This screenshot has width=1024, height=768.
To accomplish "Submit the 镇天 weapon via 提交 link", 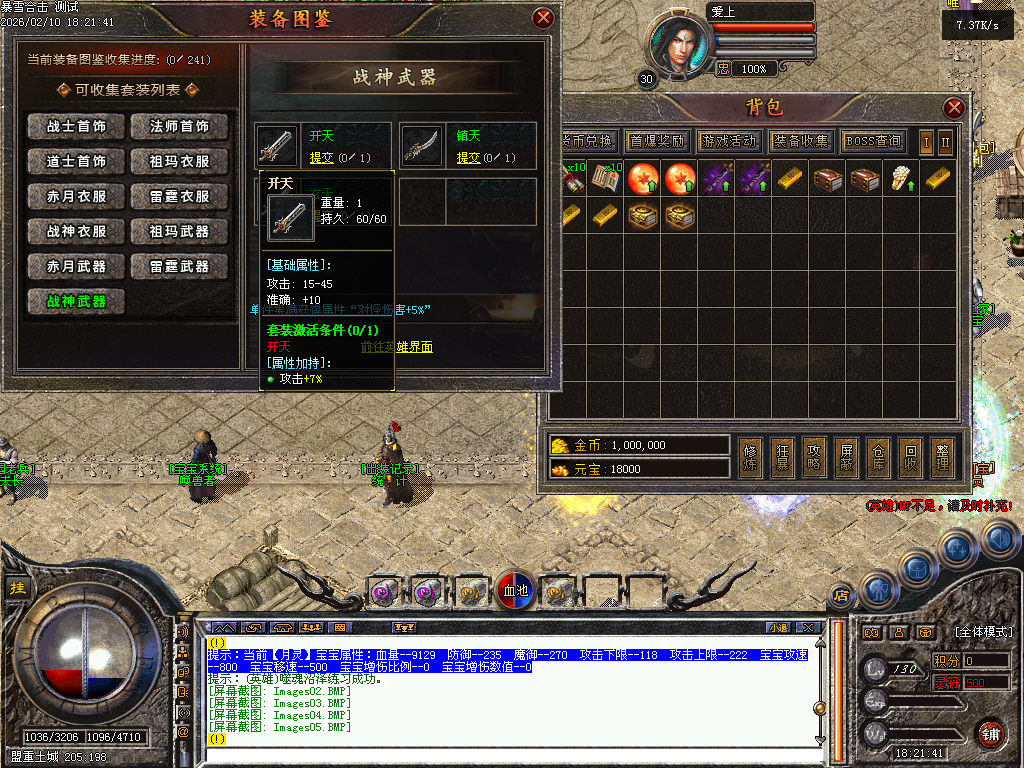I will (469, 158).
